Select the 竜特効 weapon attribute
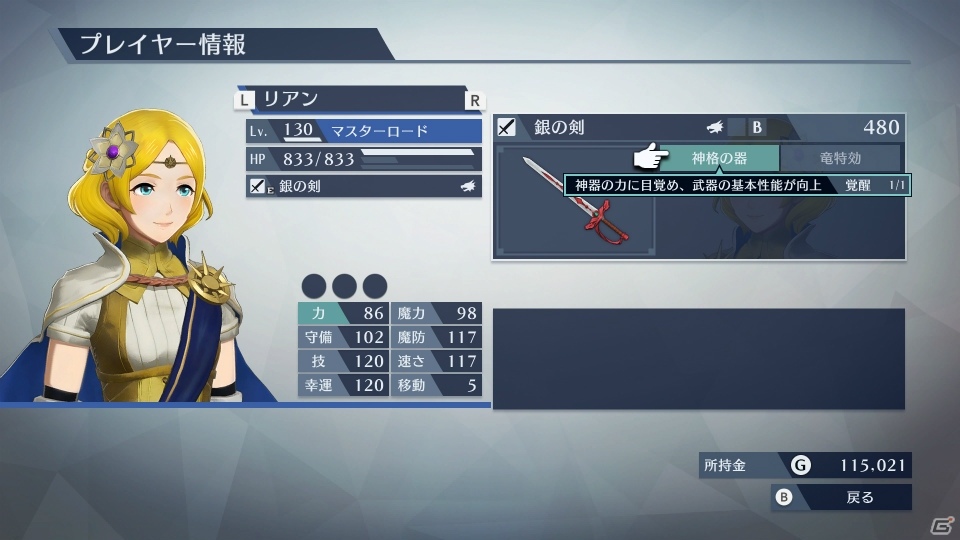960x540 pixels. (x=840, y=158)
